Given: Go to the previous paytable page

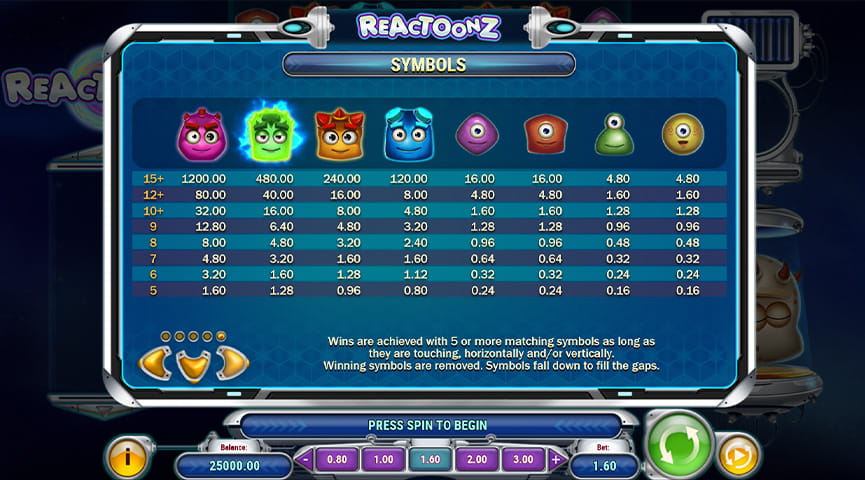Looking at the screenshot, I should click(153, 362).
